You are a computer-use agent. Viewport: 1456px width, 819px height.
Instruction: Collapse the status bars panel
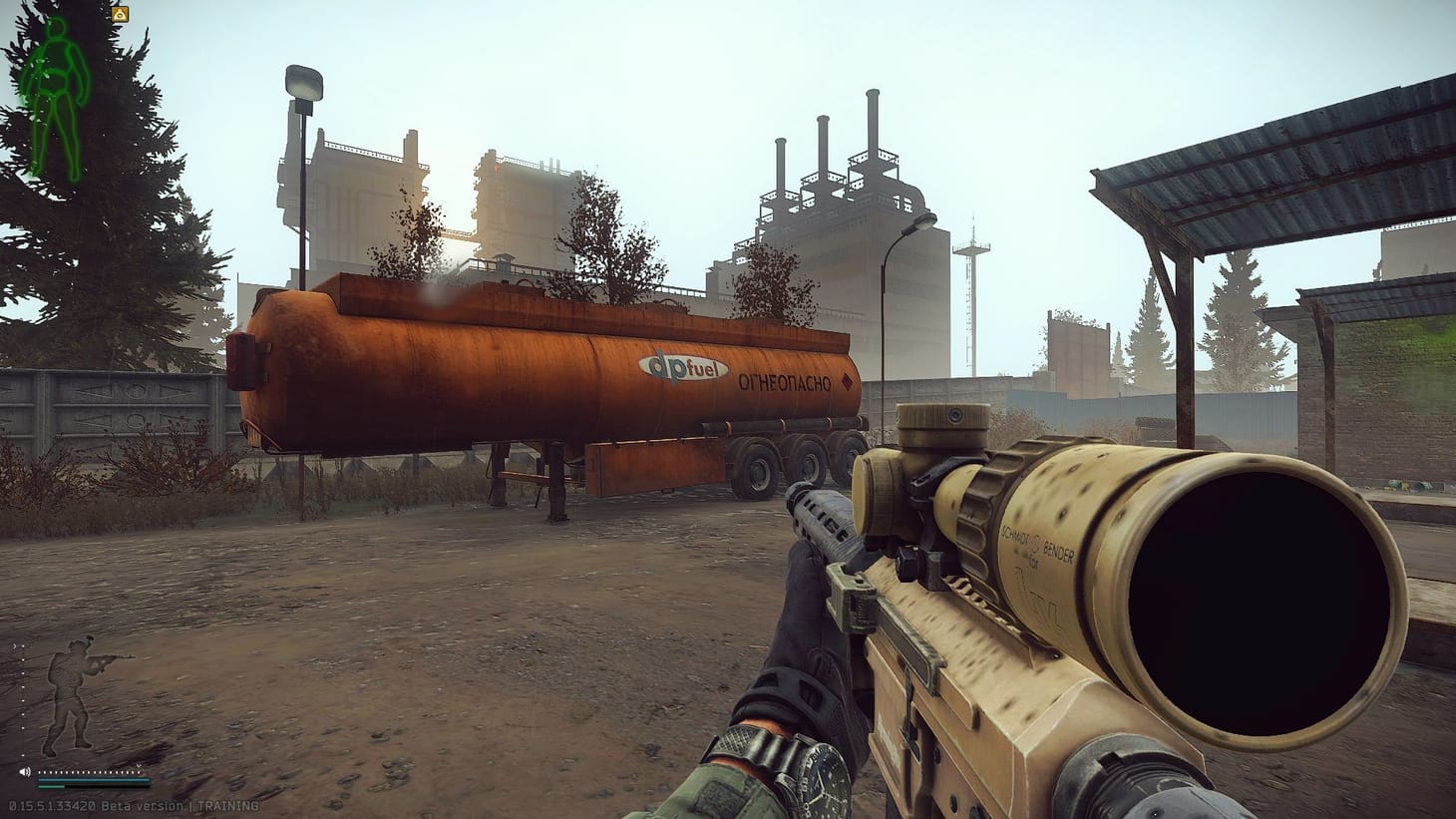(x=95, y=784)
